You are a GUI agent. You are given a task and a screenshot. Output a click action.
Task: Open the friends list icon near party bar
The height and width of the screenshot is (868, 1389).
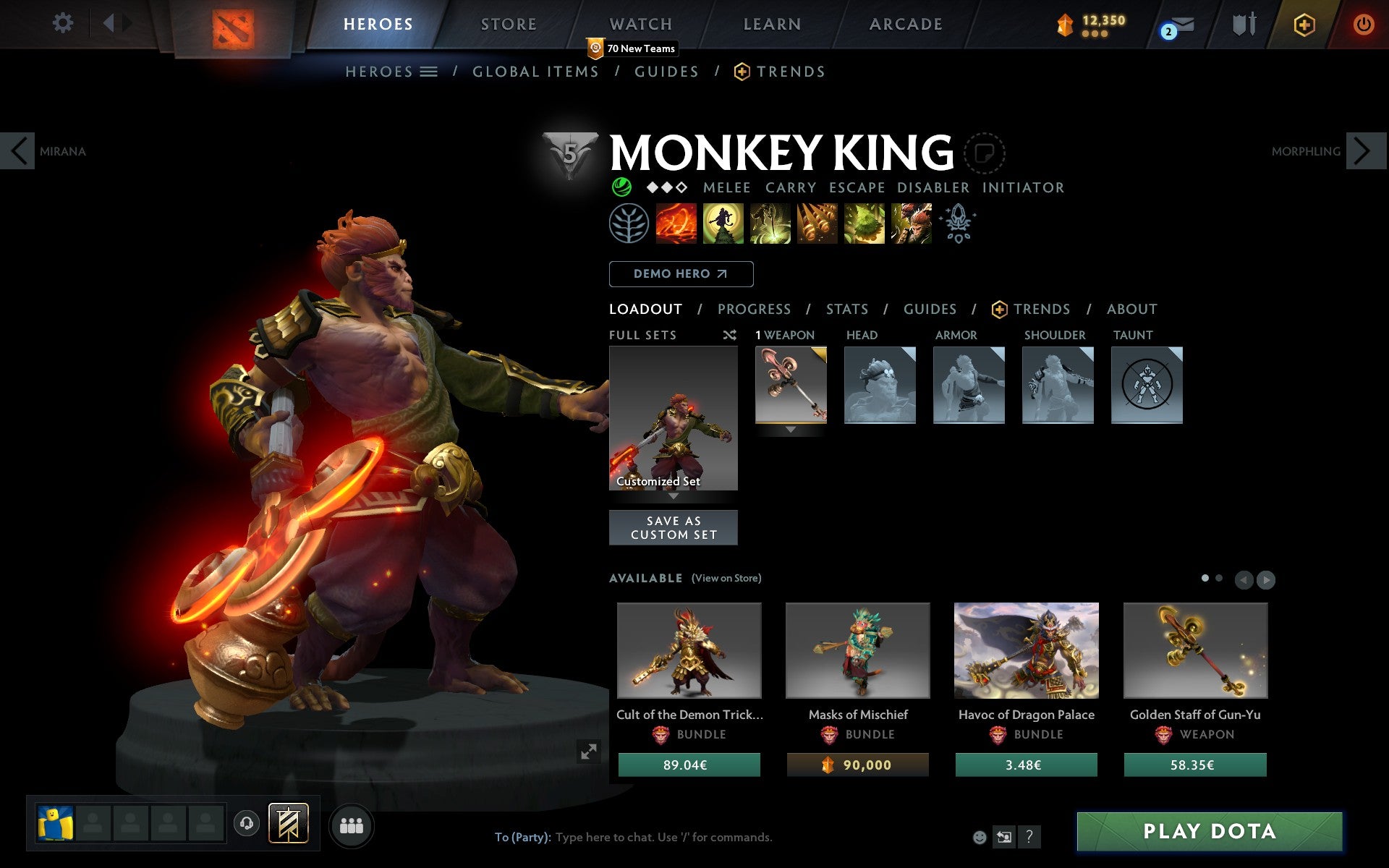point(352,824)
